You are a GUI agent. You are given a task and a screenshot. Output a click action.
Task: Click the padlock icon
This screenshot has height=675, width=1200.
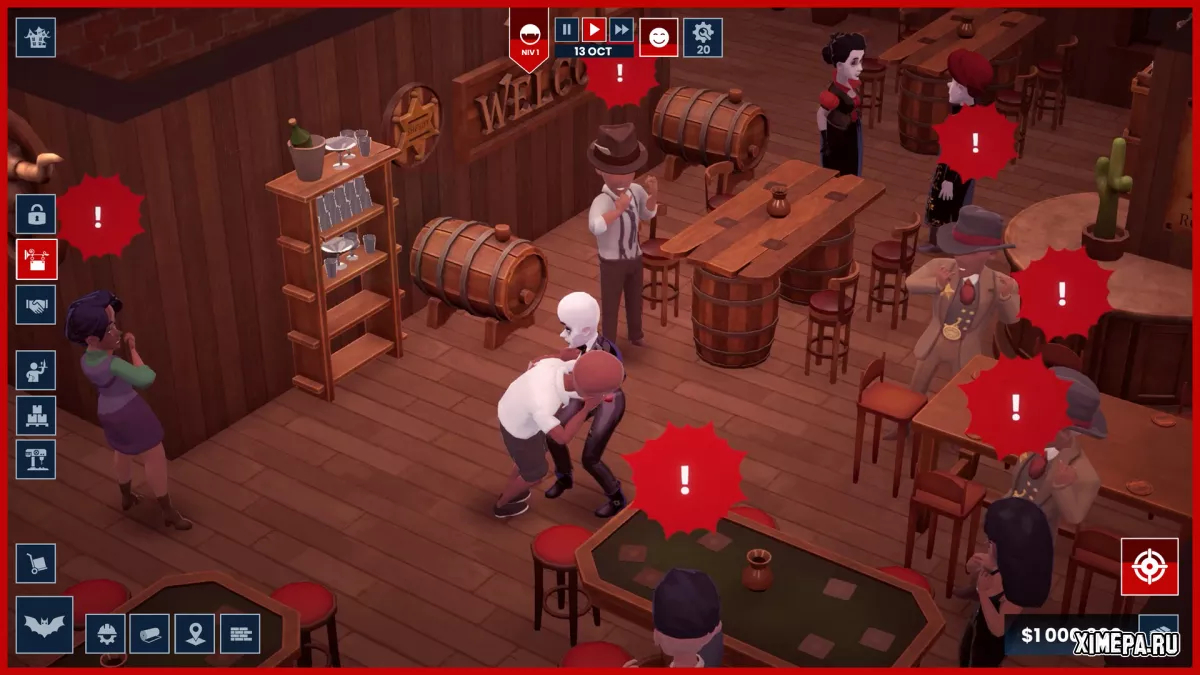[x=36, y=214]
